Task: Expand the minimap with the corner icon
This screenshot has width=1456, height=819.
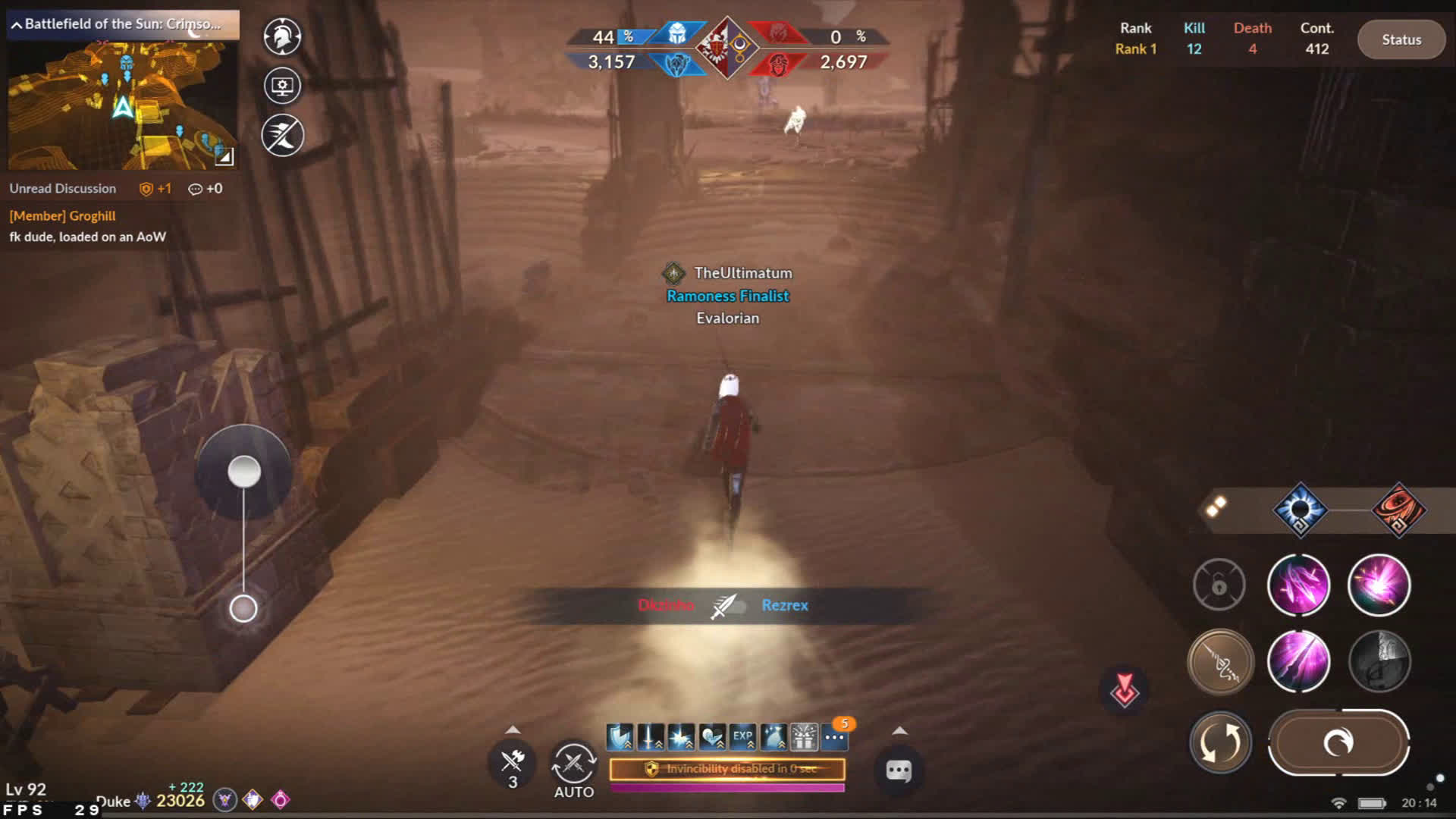Action: point(224,156)
